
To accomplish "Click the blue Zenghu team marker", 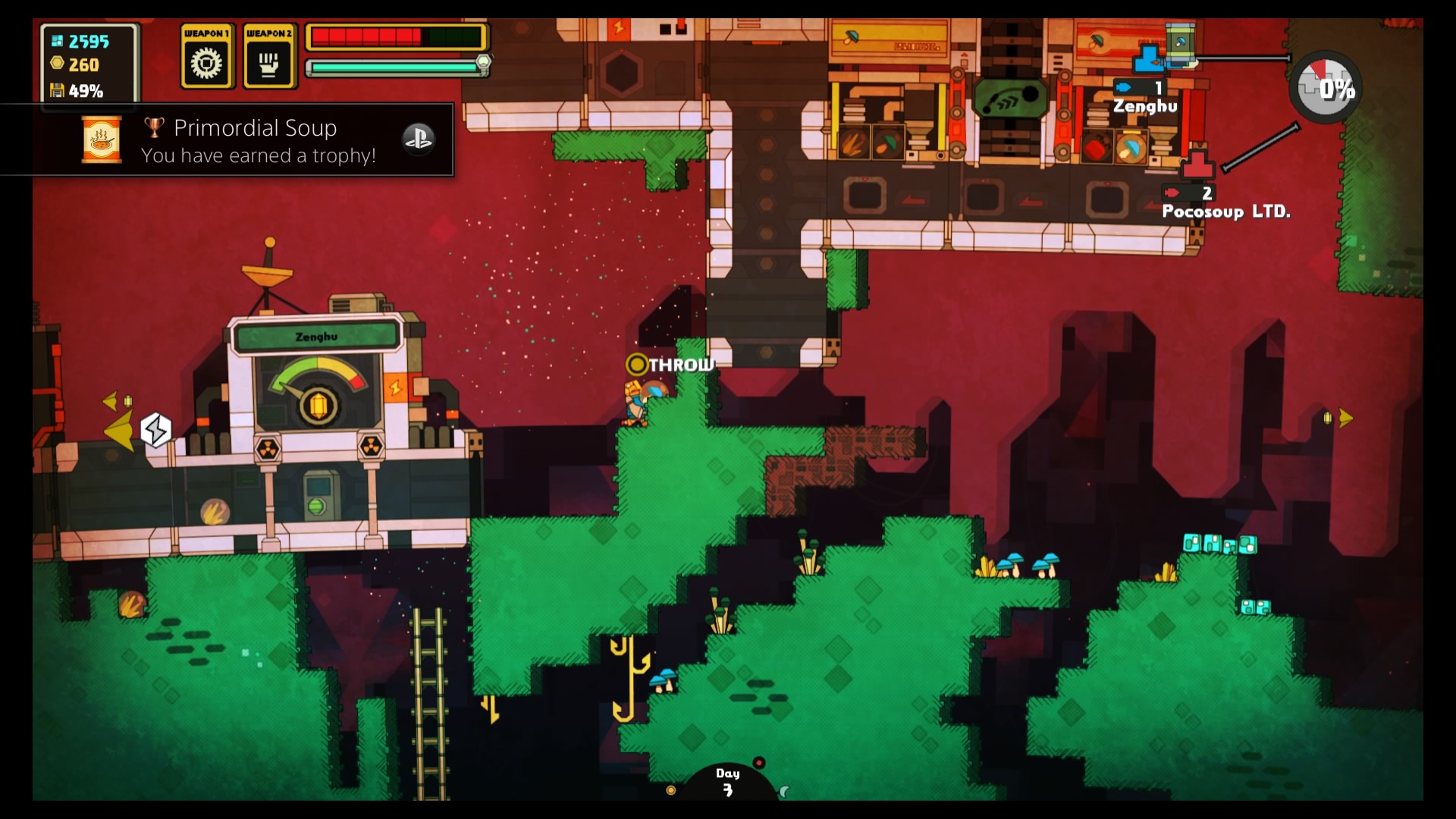I will [x=1149, y=58].
